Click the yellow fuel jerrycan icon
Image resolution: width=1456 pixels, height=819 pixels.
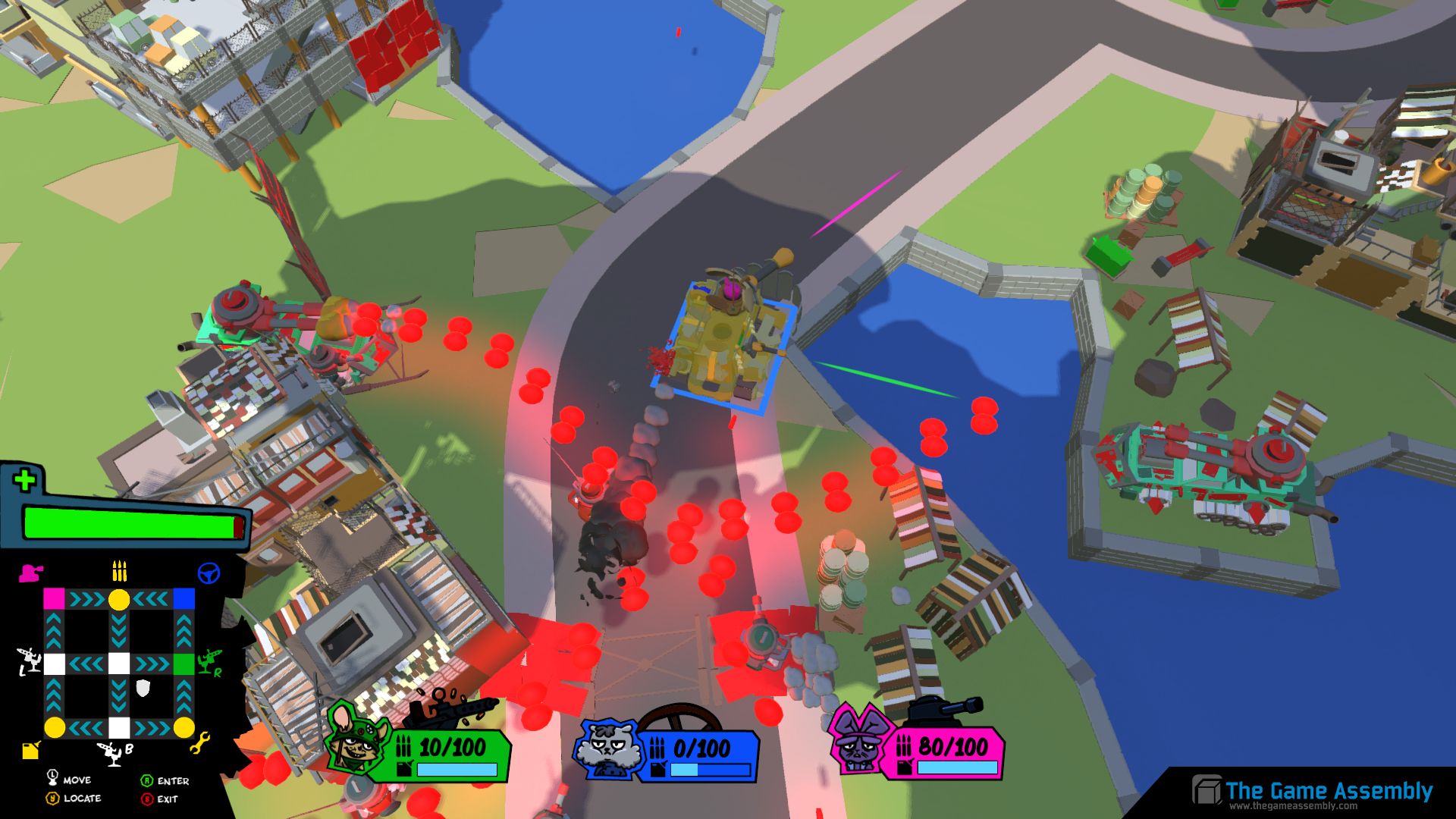[30, 750]
